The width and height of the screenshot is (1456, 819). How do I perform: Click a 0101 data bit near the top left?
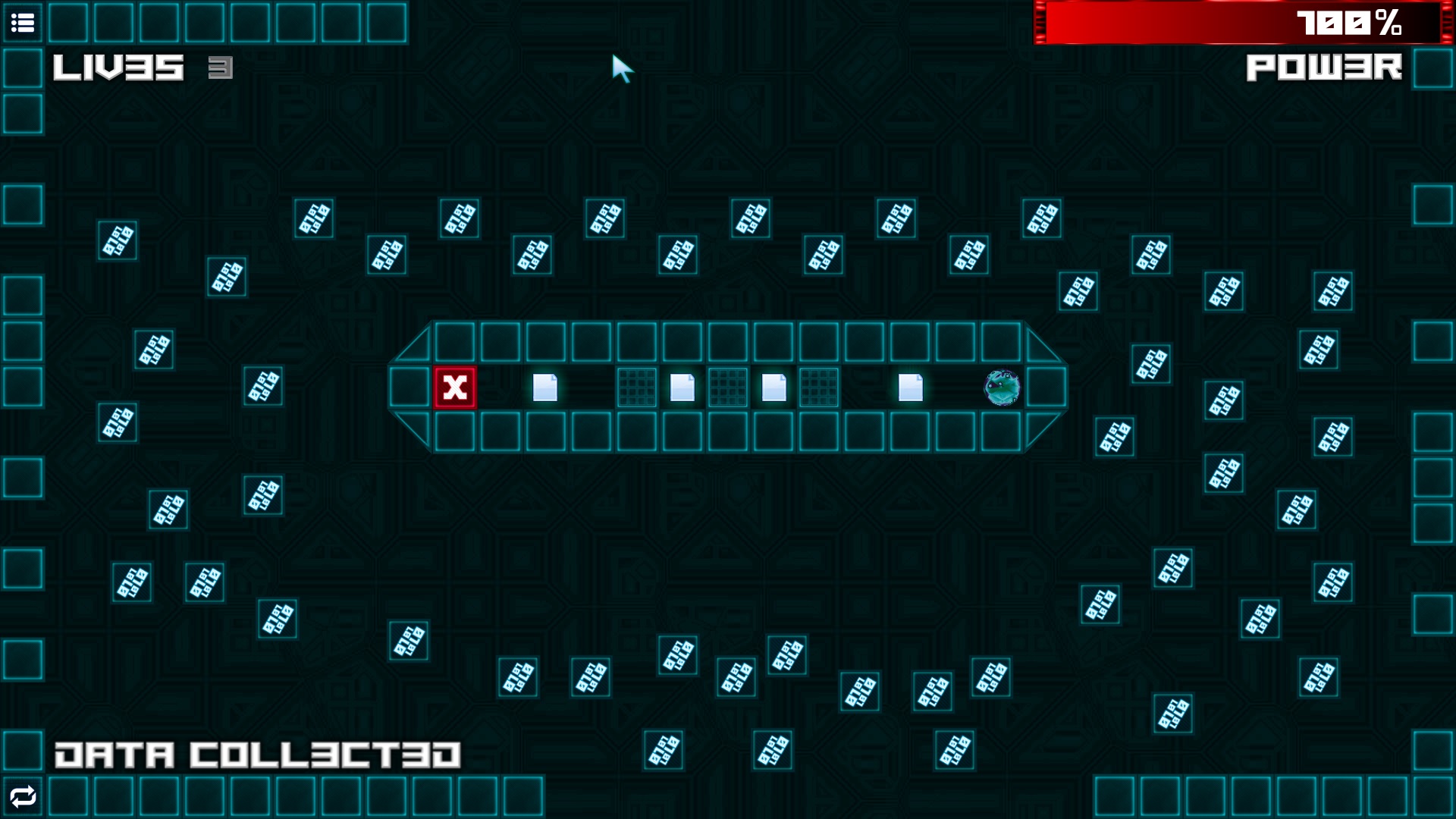118,241
